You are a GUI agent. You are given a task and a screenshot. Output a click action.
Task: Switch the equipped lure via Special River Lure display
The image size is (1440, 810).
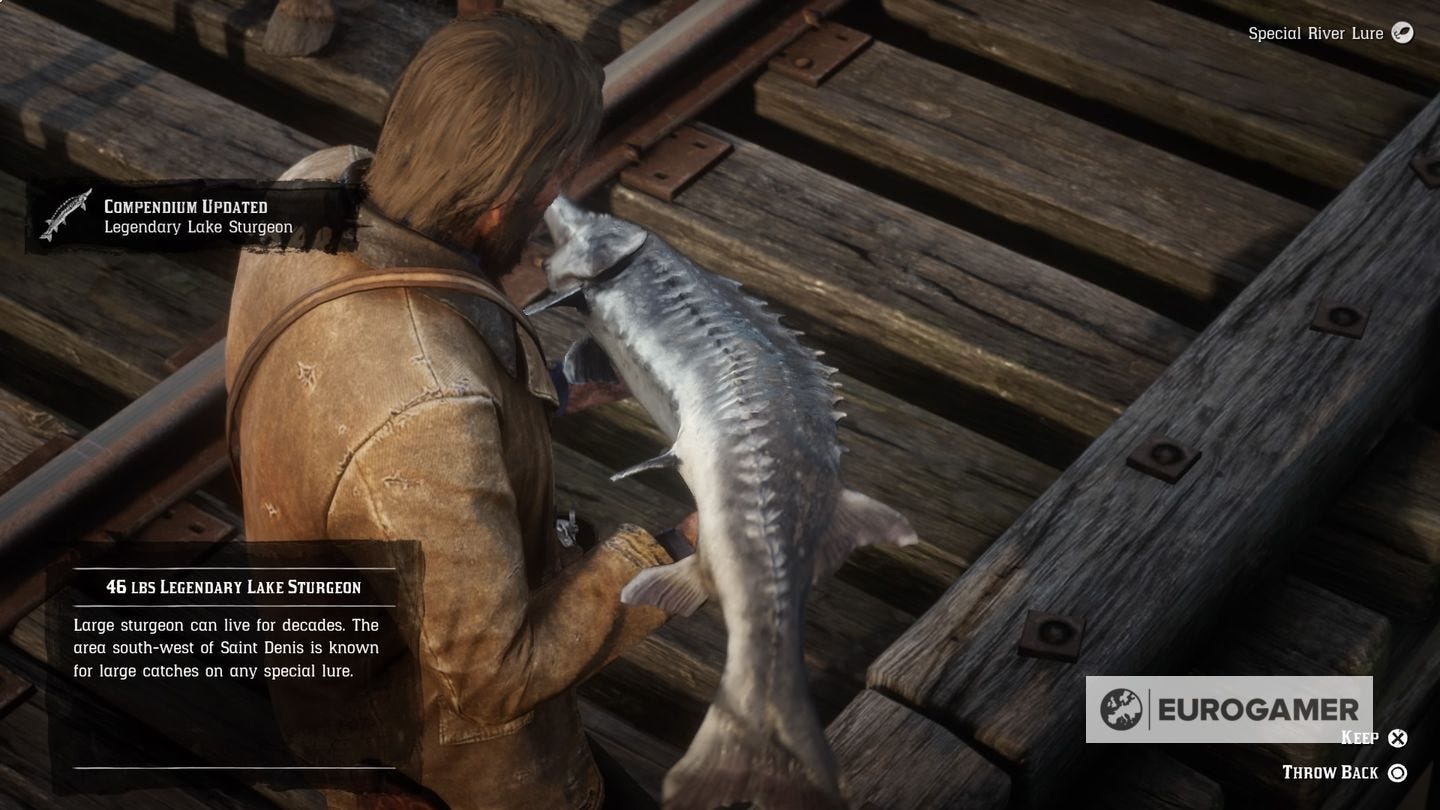1320,33
